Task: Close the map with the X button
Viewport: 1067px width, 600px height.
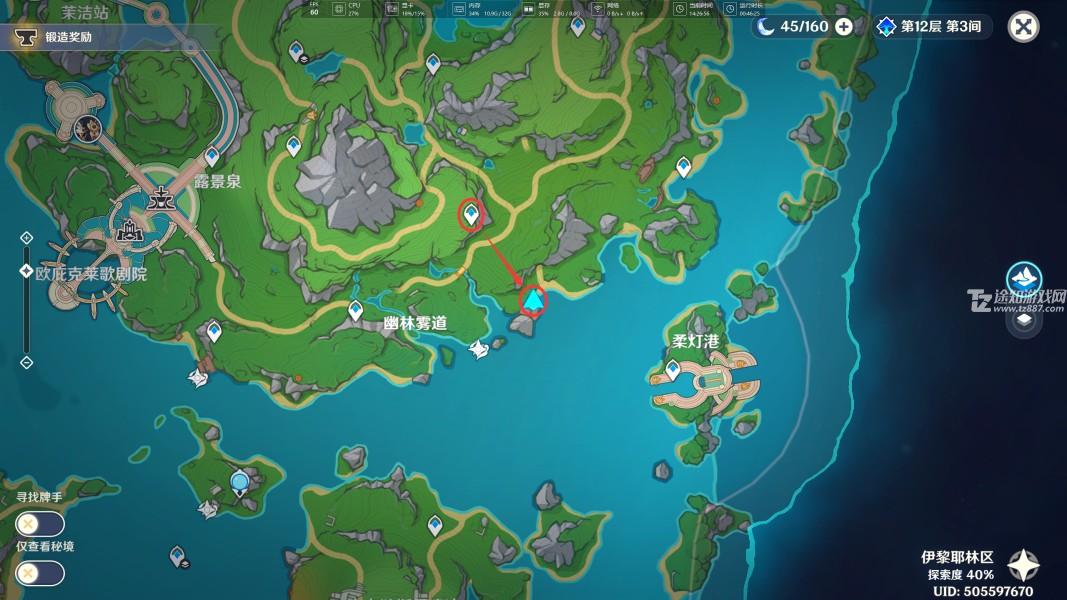Action: click(1023, 27)
